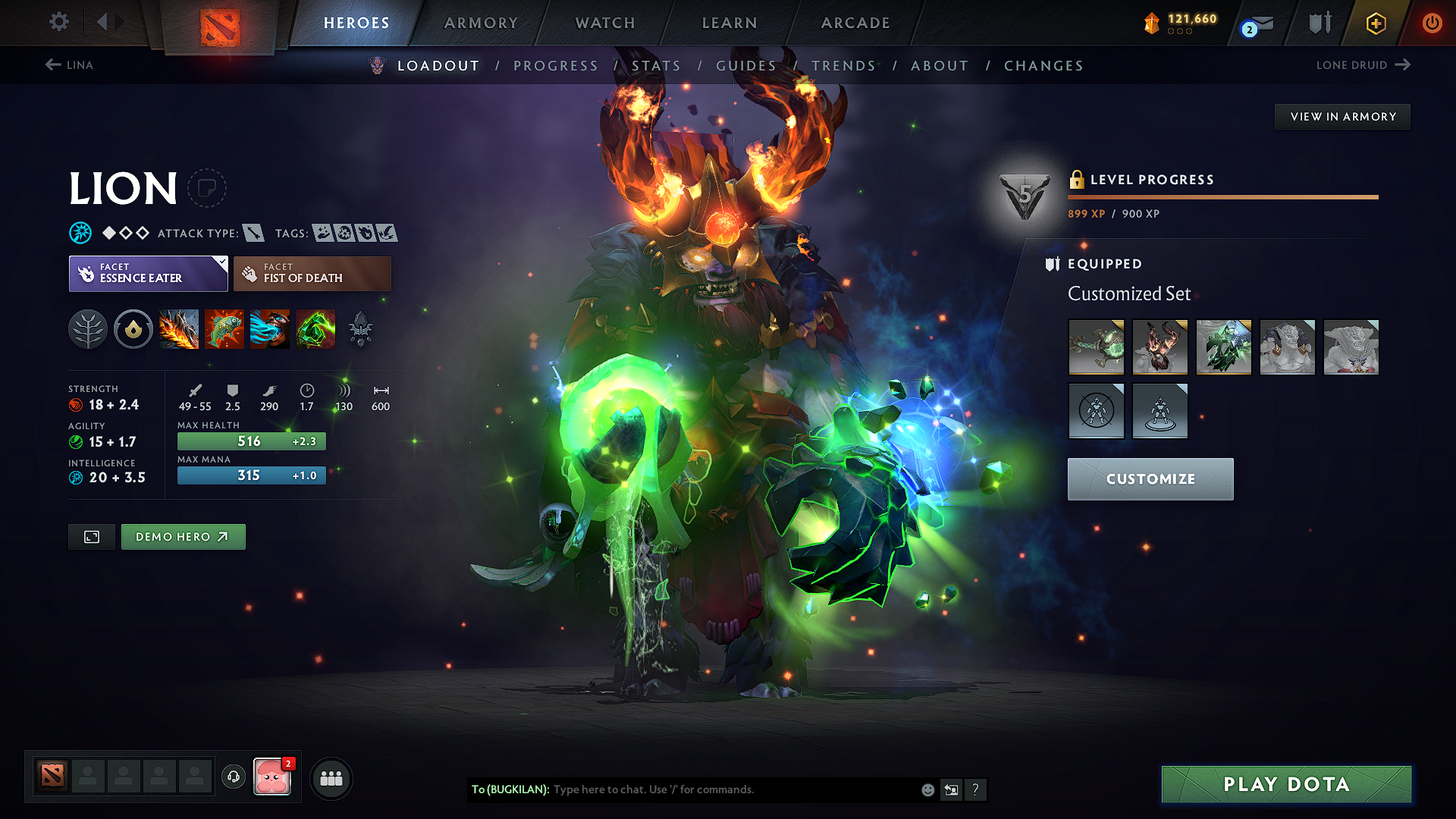Select the second equipped item thumbnail
The height and width of the screenshot is (819, 1456).
(x=1159, y=347)
